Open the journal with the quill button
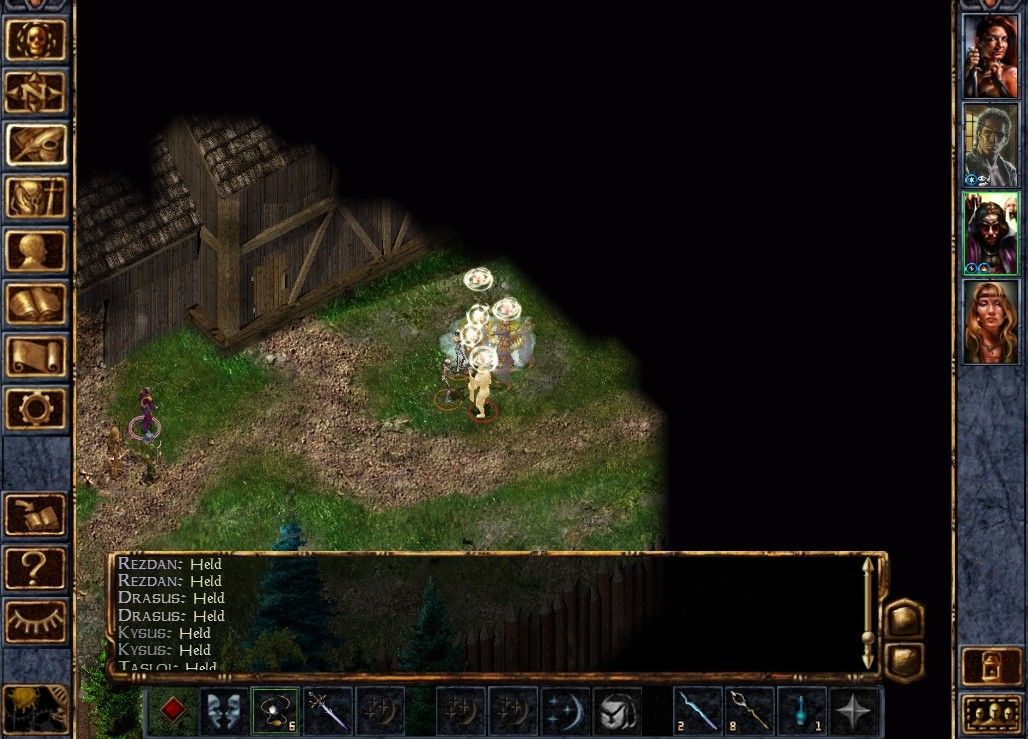This screenshot has width=1028, height=739. coord(36,145)
